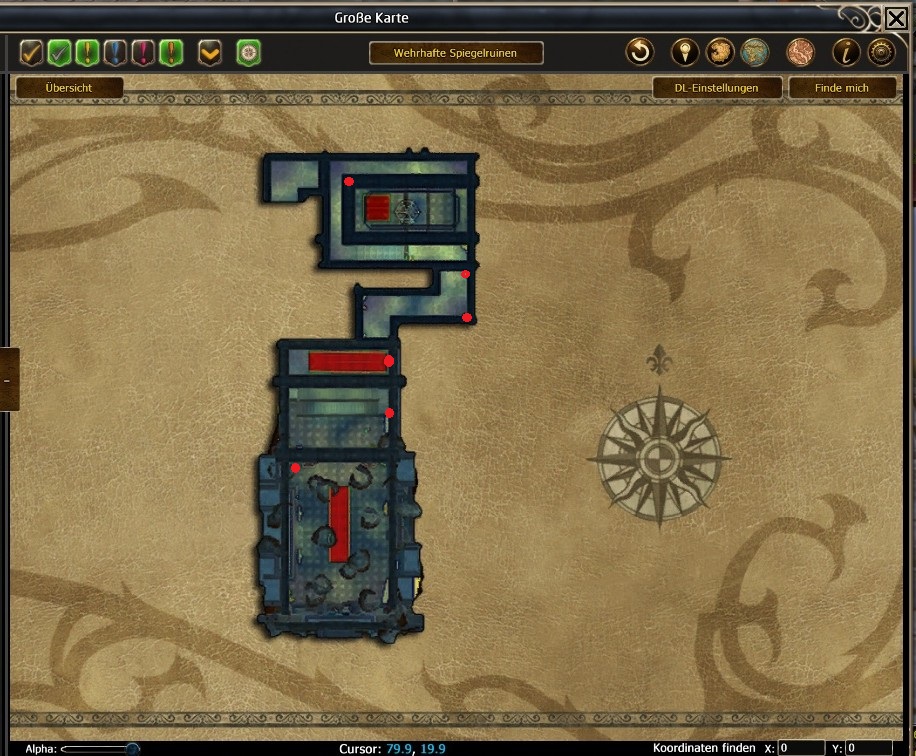Click the circular arrow refresh icon
This screenshot has width=916, height=756.
[x=639, y=52]
